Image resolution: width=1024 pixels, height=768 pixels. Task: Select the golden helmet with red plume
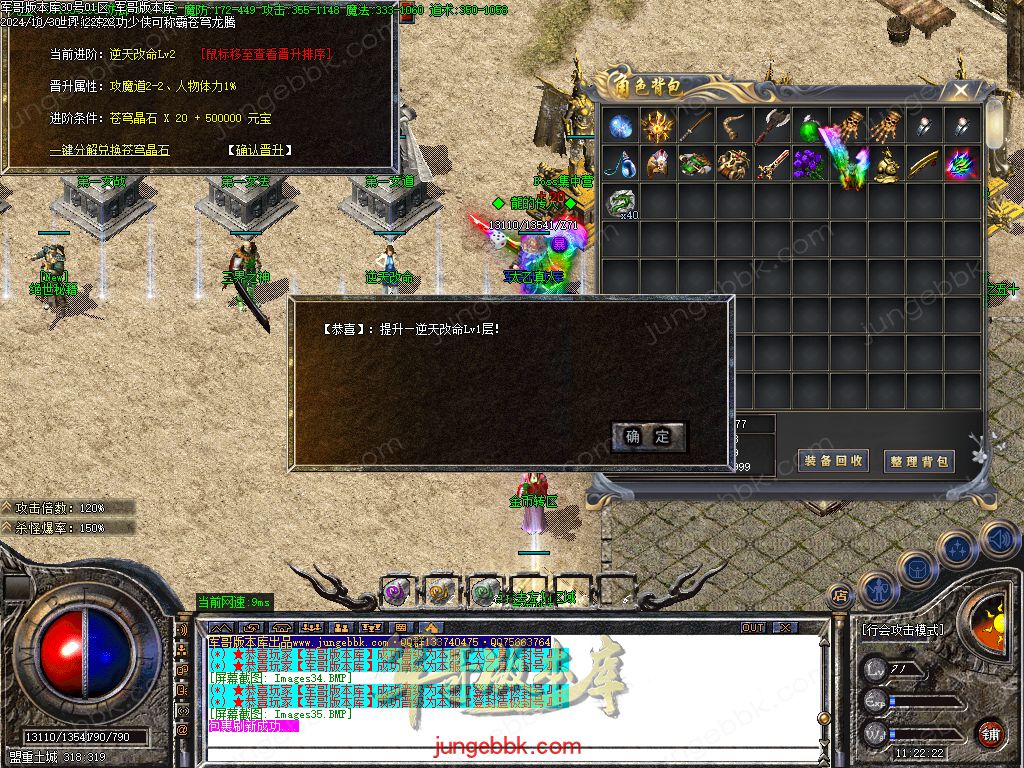[x=659, y=164]
